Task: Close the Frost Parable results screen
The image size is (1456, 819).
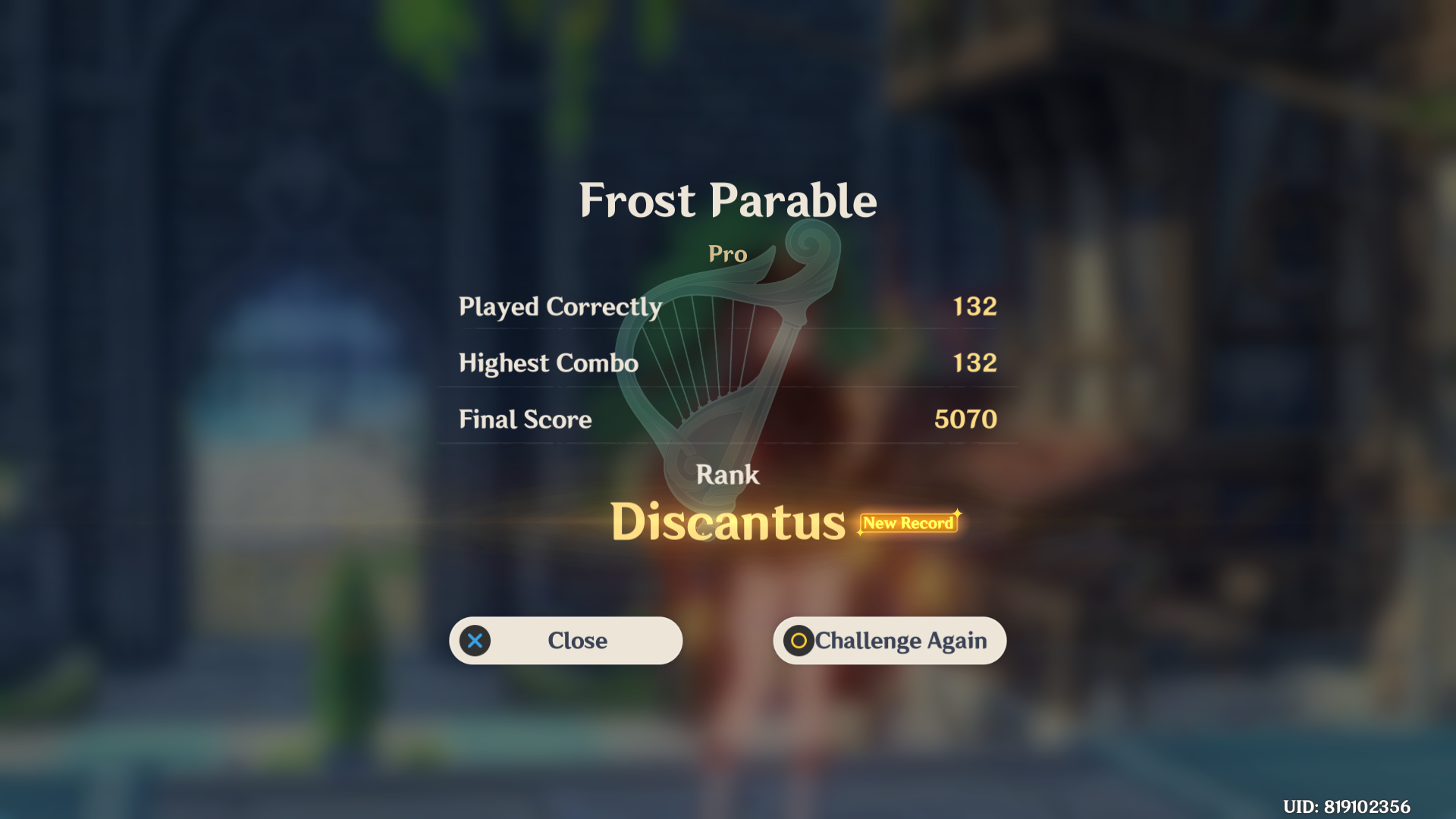Action: 566,641
